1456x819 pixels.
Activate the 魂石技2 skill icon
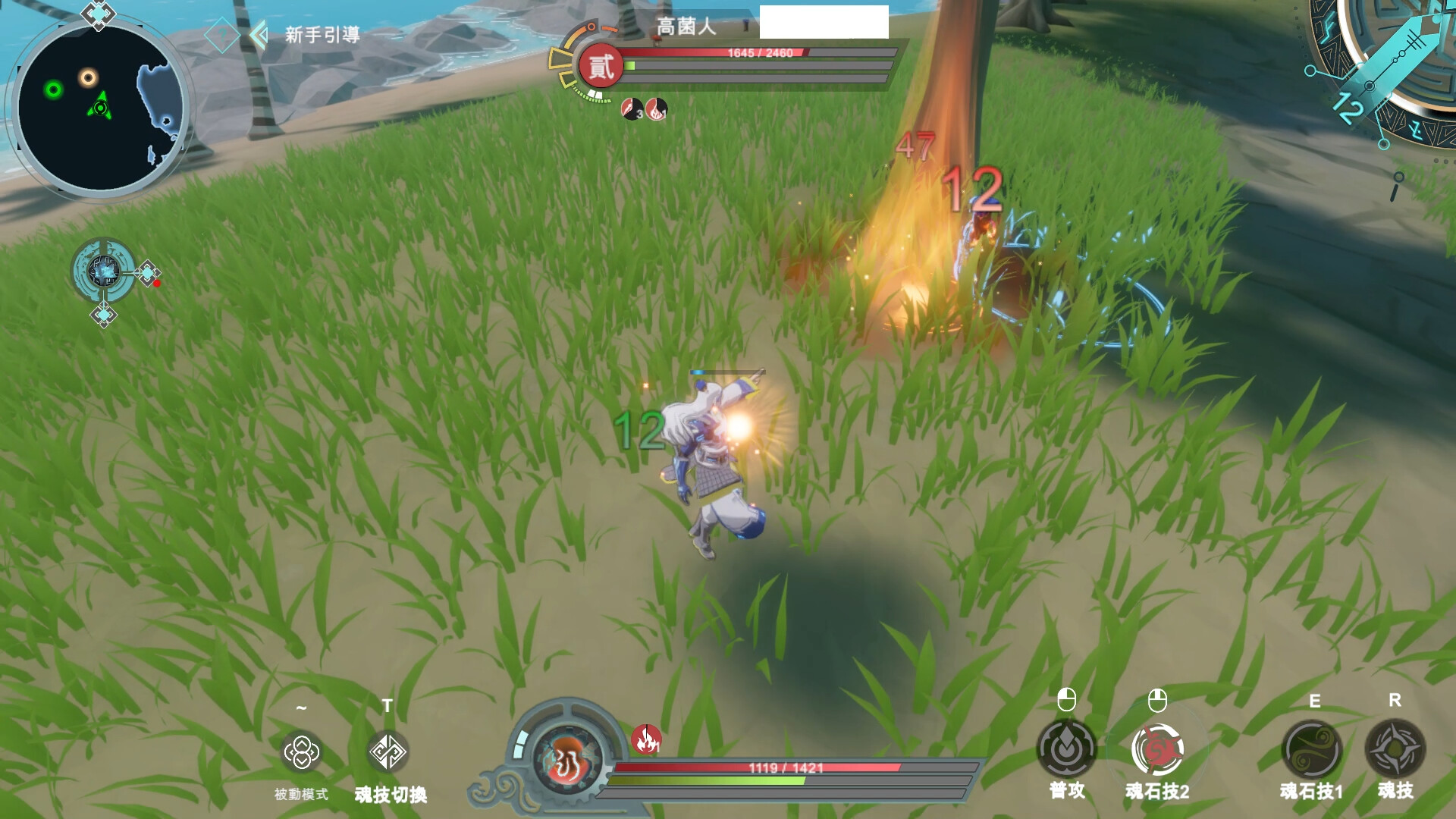coord(1157,749)
